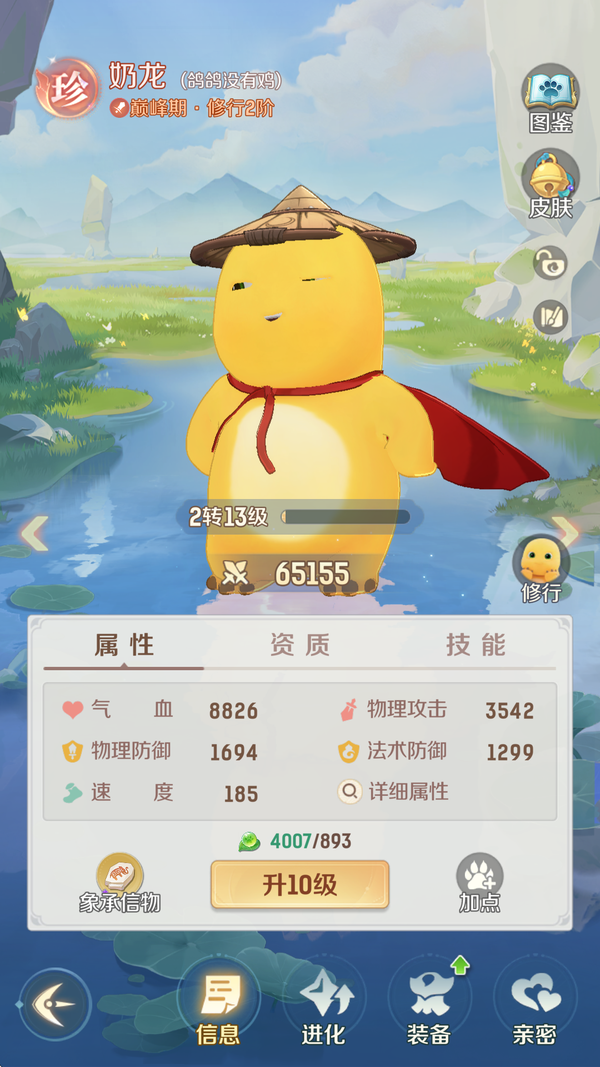Select the 属性 attributes tab

tap(124, 645)
